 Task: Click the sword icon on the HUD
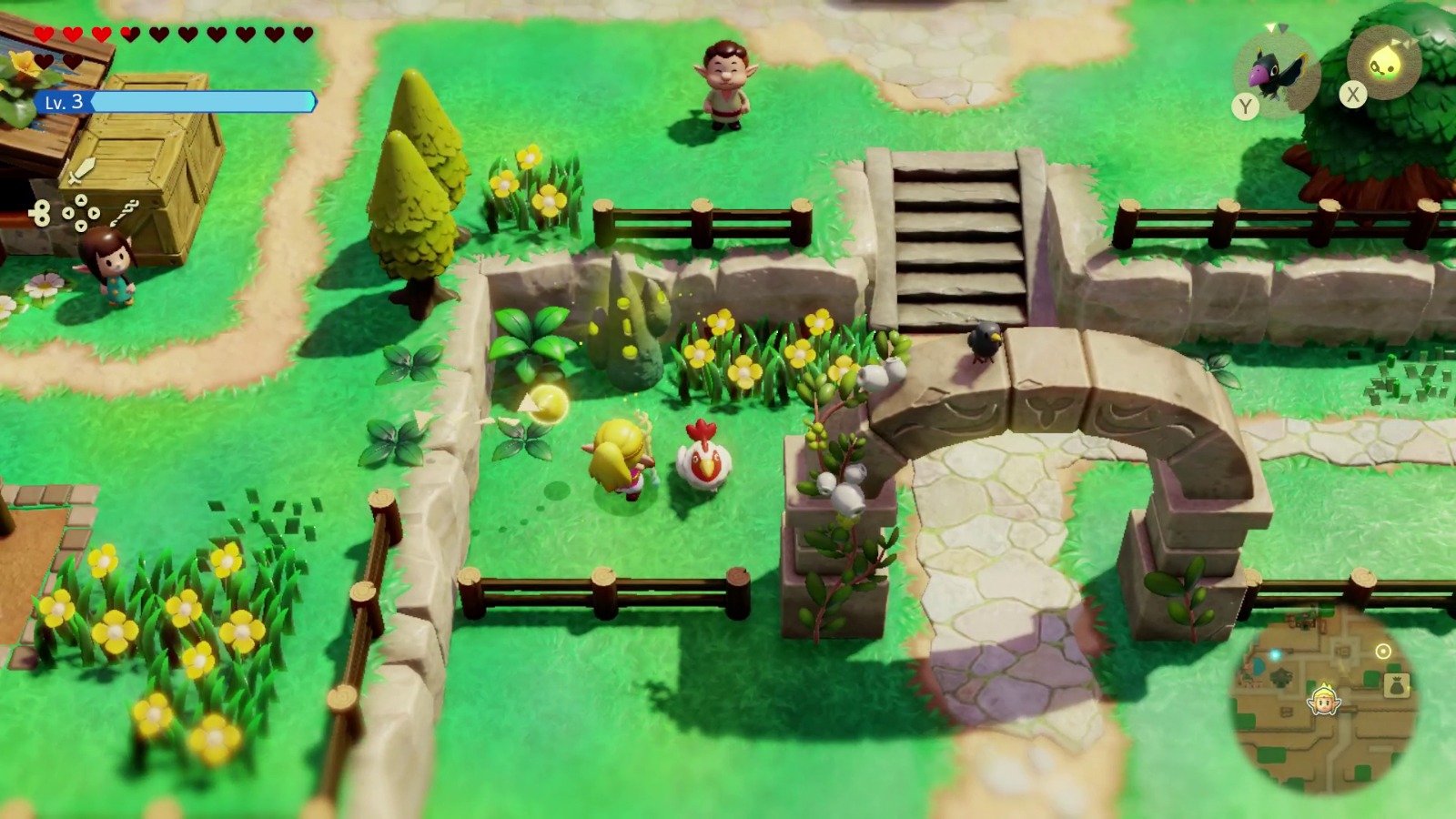click(x=82, y=171)
